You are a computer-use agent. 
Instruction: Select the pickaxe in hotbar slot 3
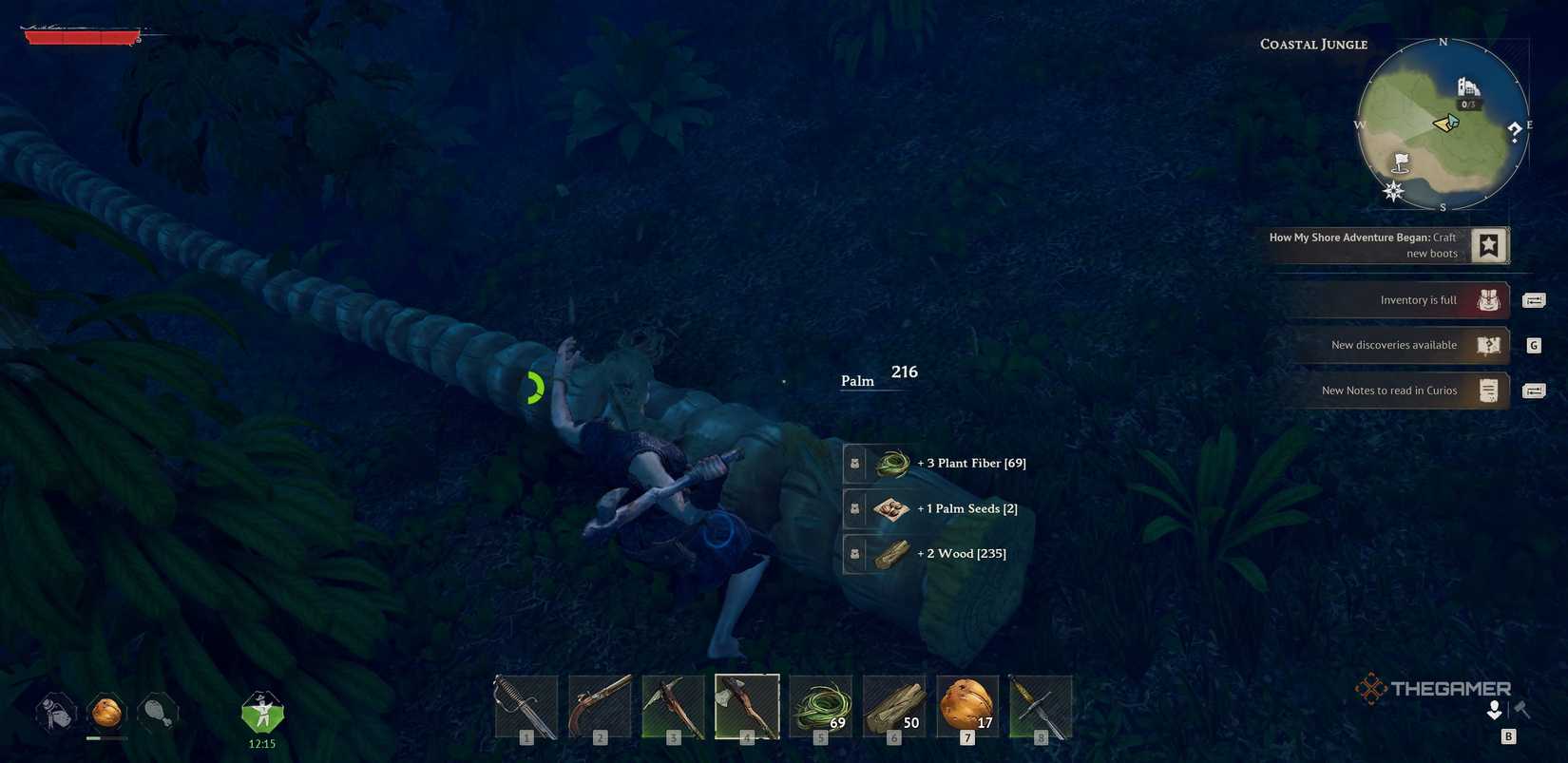tap(673, 706)
